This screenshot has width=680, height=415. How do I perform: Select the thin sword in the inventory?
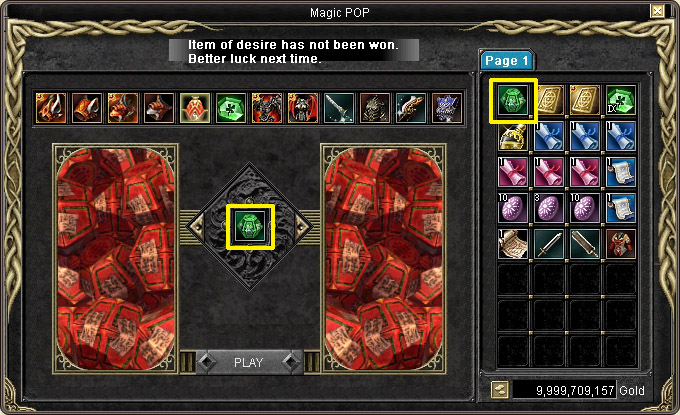(x=549, y=243)
